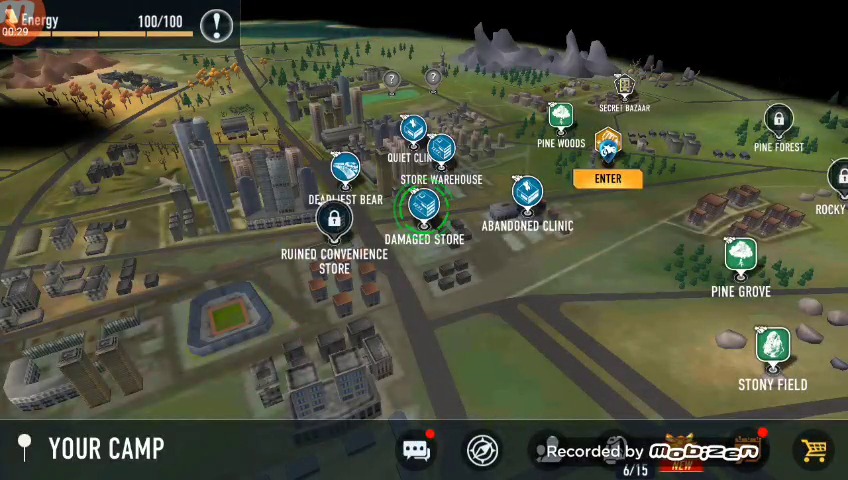Select the Damaged Store map marker
This screenshot has height=480, width=848.
pyautogui.click(x=424, y=206)
